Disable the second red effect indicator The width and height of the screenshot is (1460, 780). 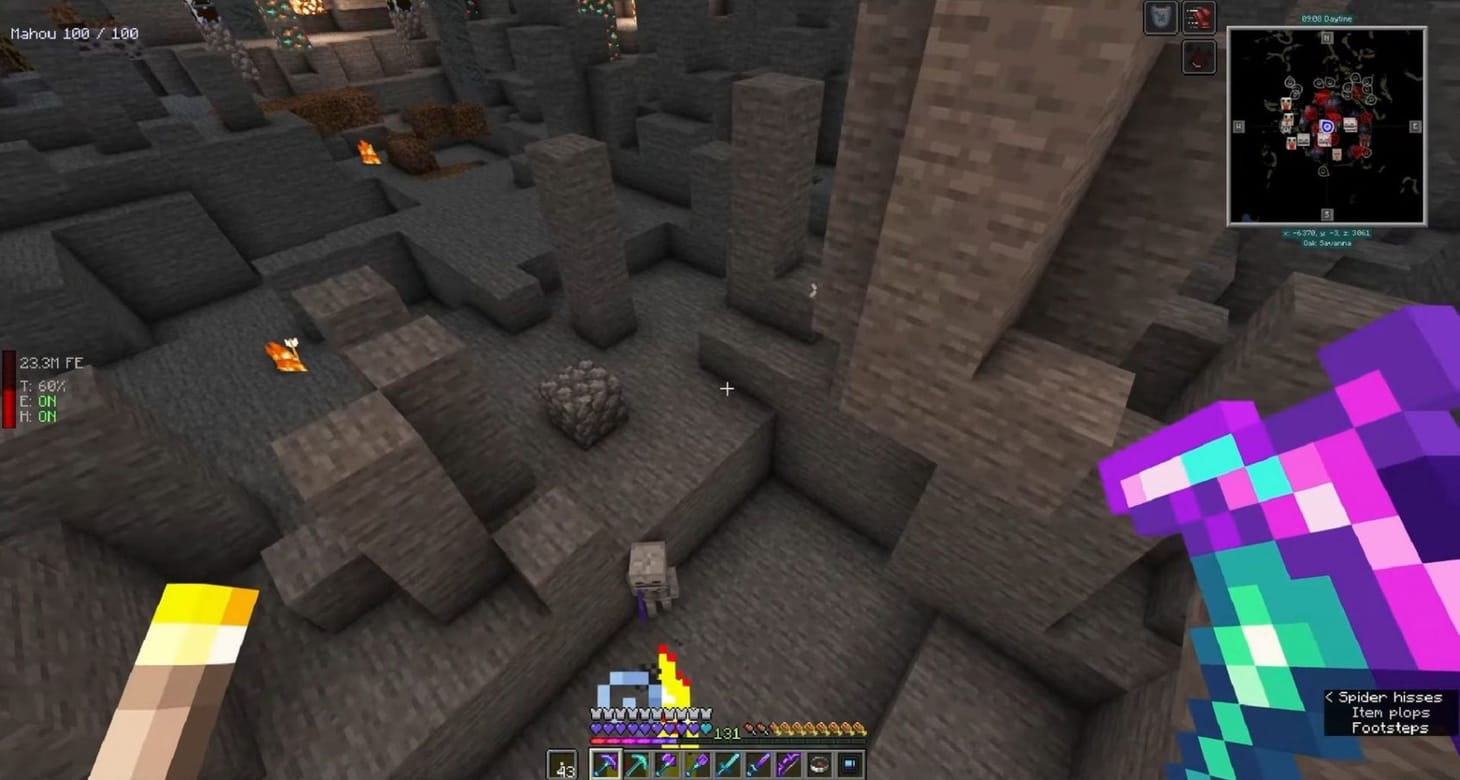click(x=1198, y=55)
